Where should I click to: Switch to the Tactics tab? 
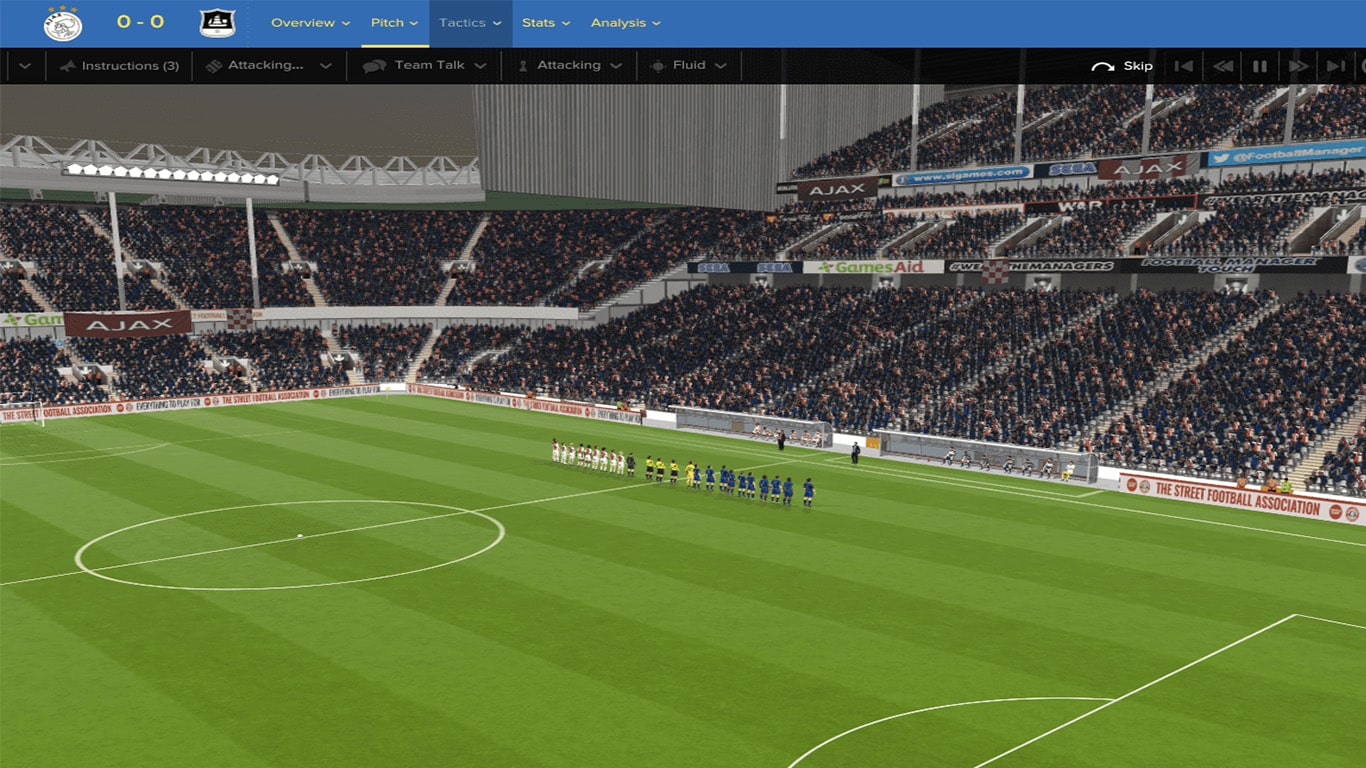(464, 22)
